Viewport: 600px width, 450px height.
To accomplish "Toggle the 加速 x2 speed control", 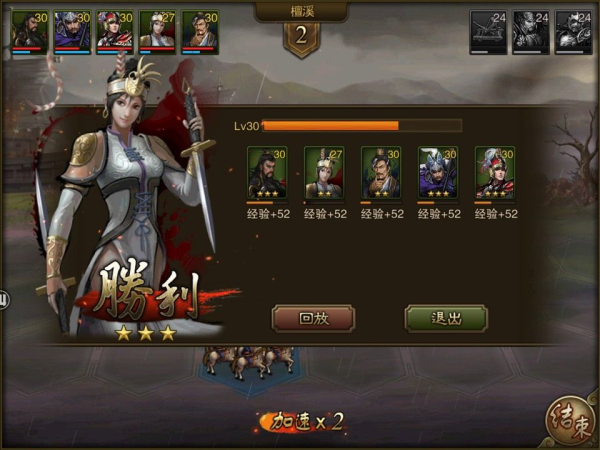I will tap(302, 422).
